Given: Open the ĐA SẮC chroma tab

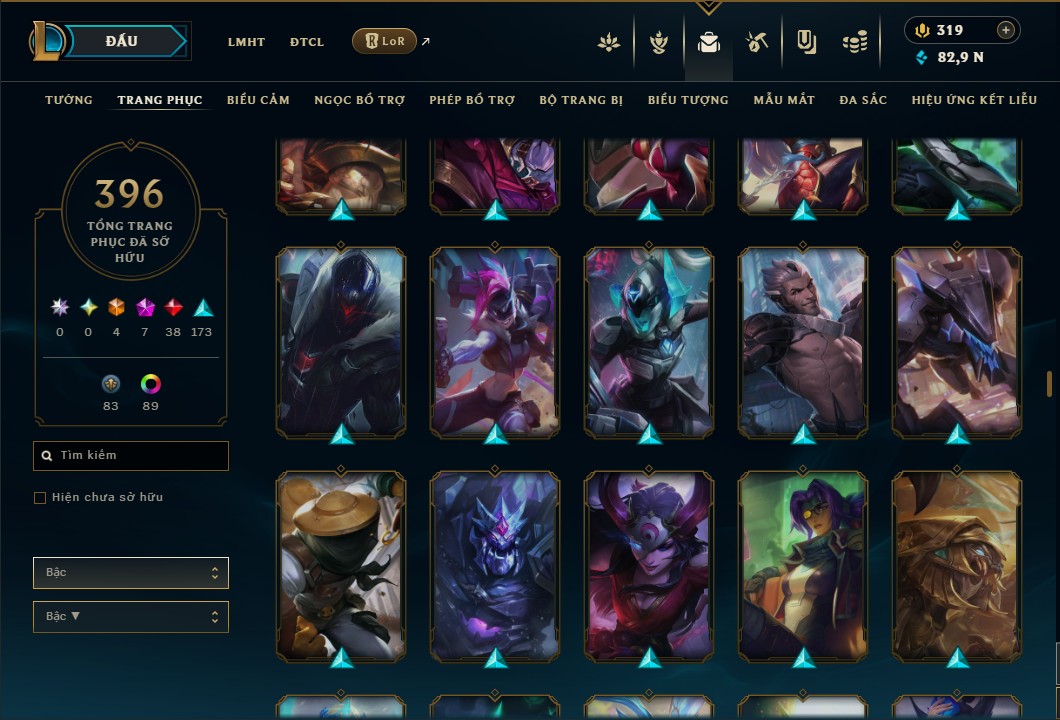Looking at the screenshot, I should [x=863, y=100].
